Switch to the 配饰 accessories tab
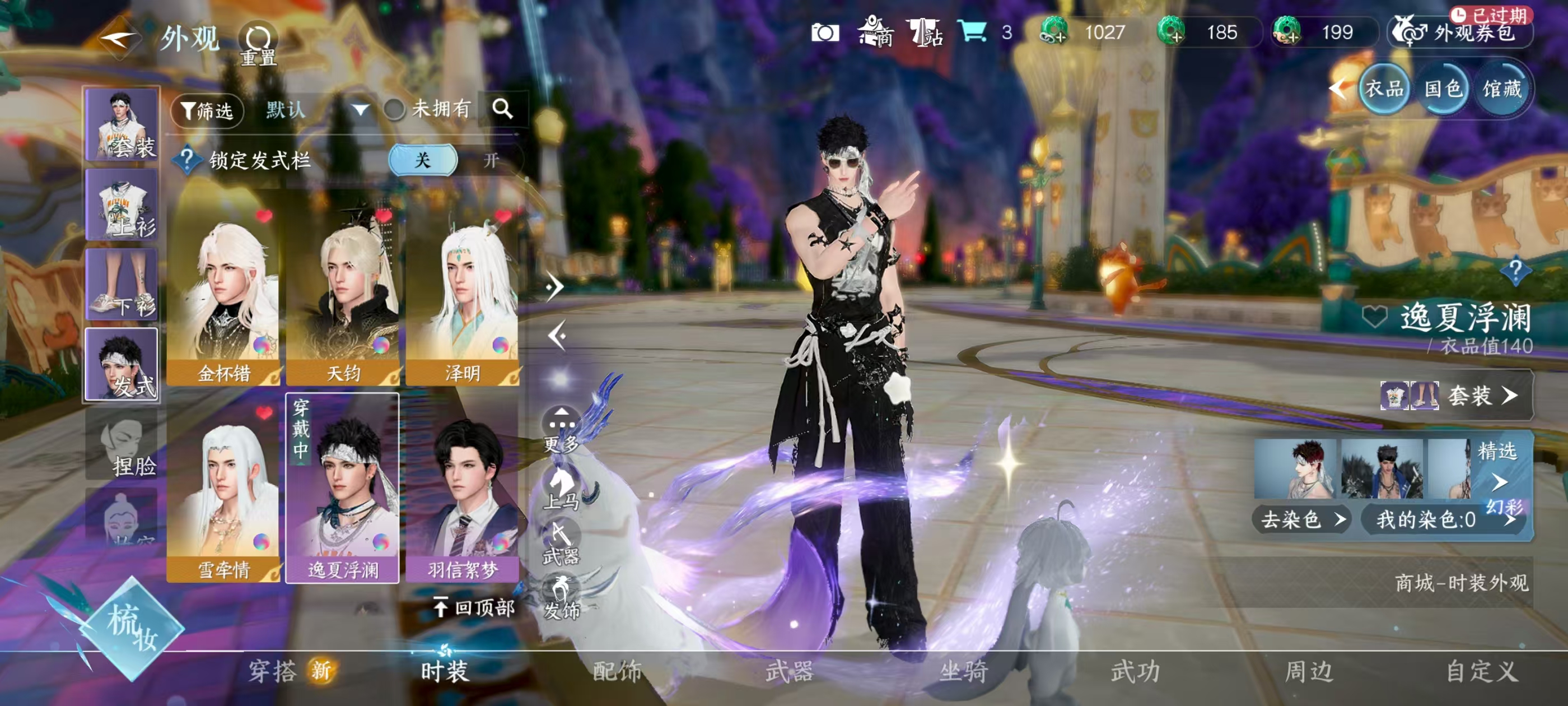The image size is (1568, 706). coord(617,671)
